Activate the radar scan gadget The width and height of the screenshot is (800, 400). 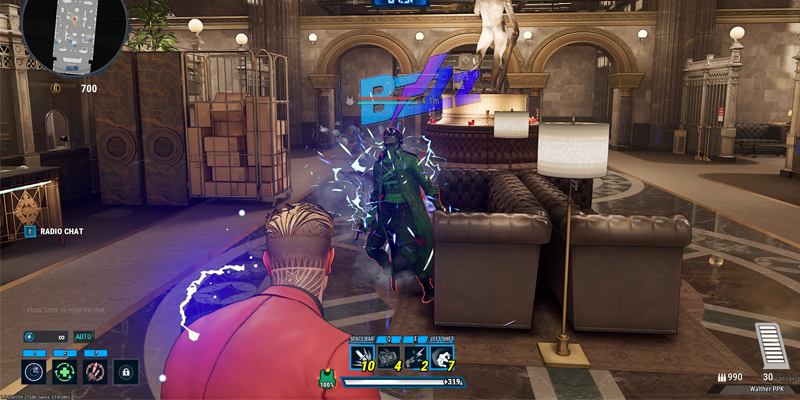pos(35,372)
